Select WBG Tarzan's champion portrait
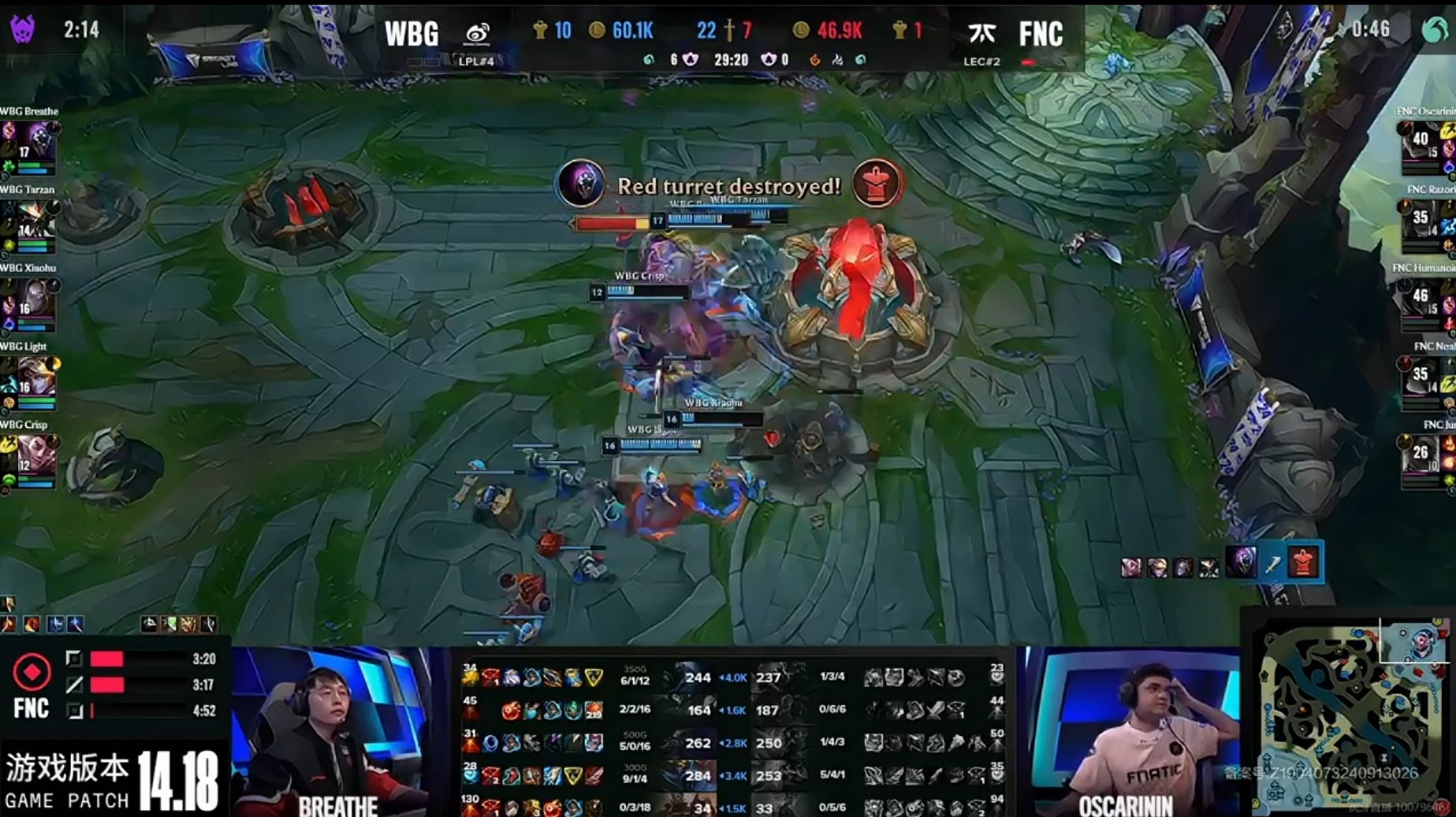Screen dimensions: 1456x817 click(36, 221)
